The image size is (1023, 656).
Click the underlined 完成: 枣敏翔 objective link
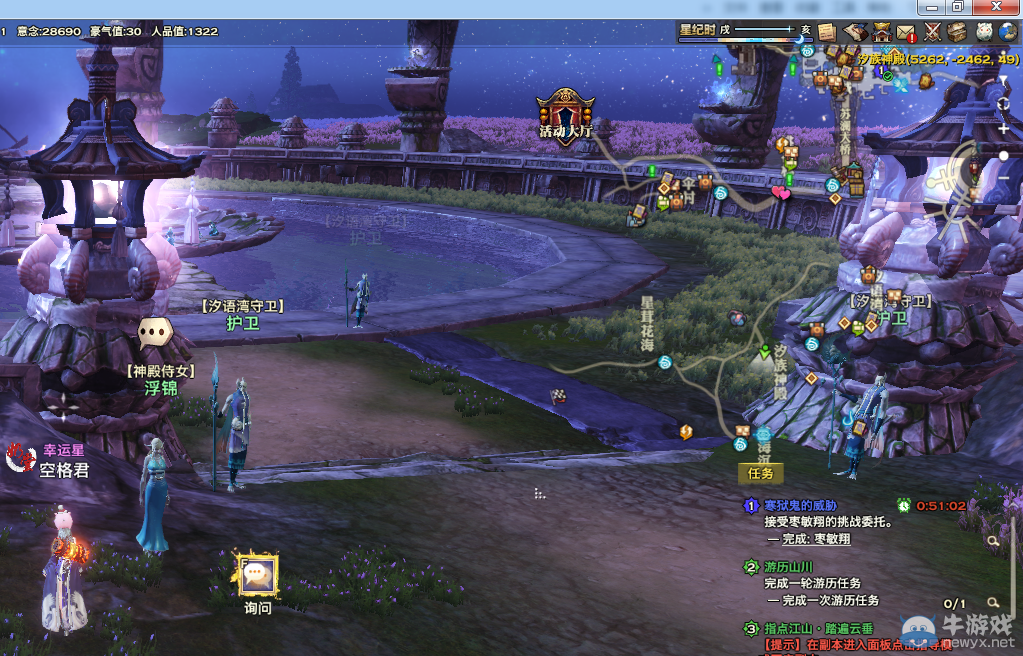point(817,539)
